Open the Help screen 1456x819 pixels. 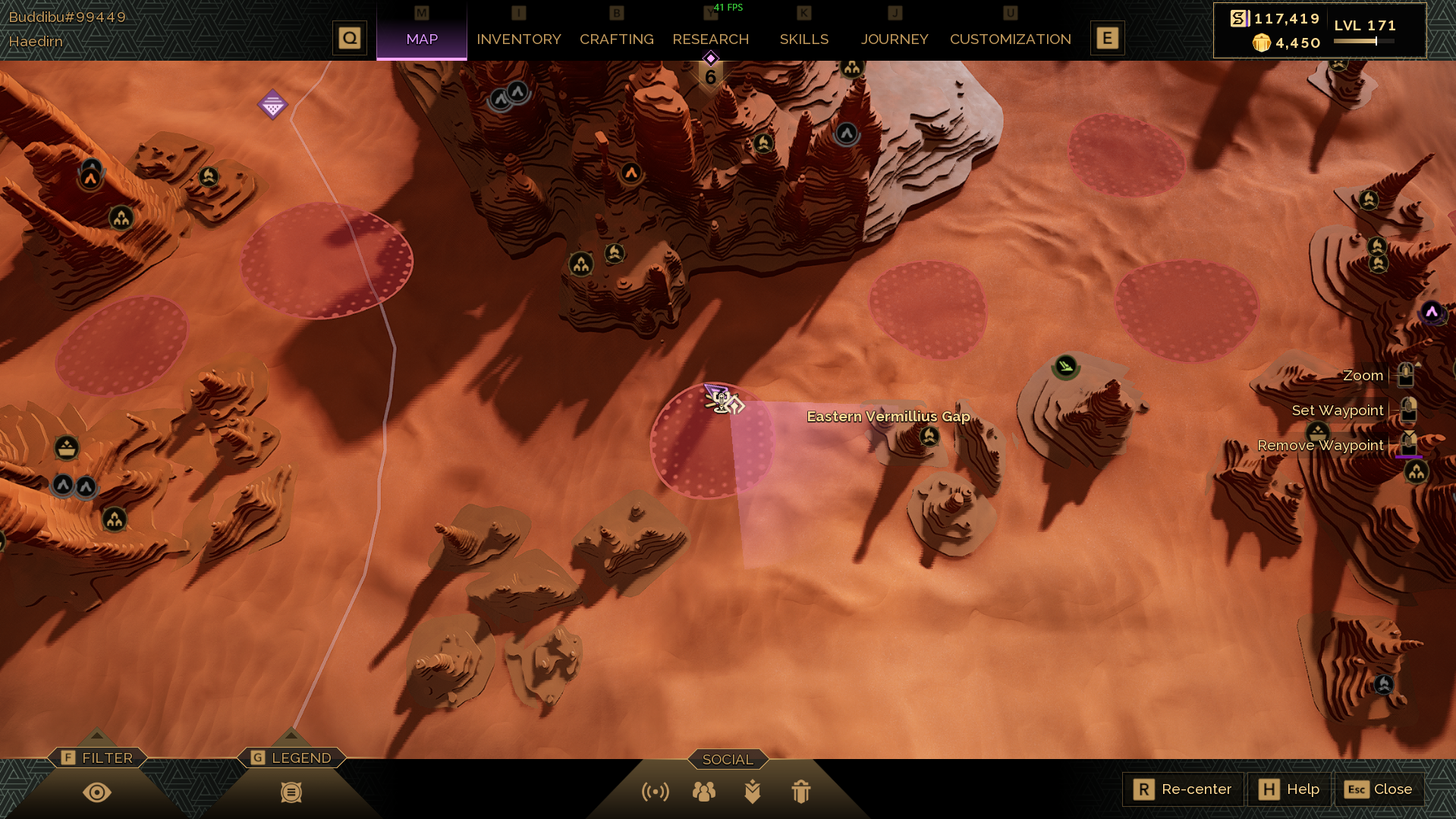[x=1289, y=789]
